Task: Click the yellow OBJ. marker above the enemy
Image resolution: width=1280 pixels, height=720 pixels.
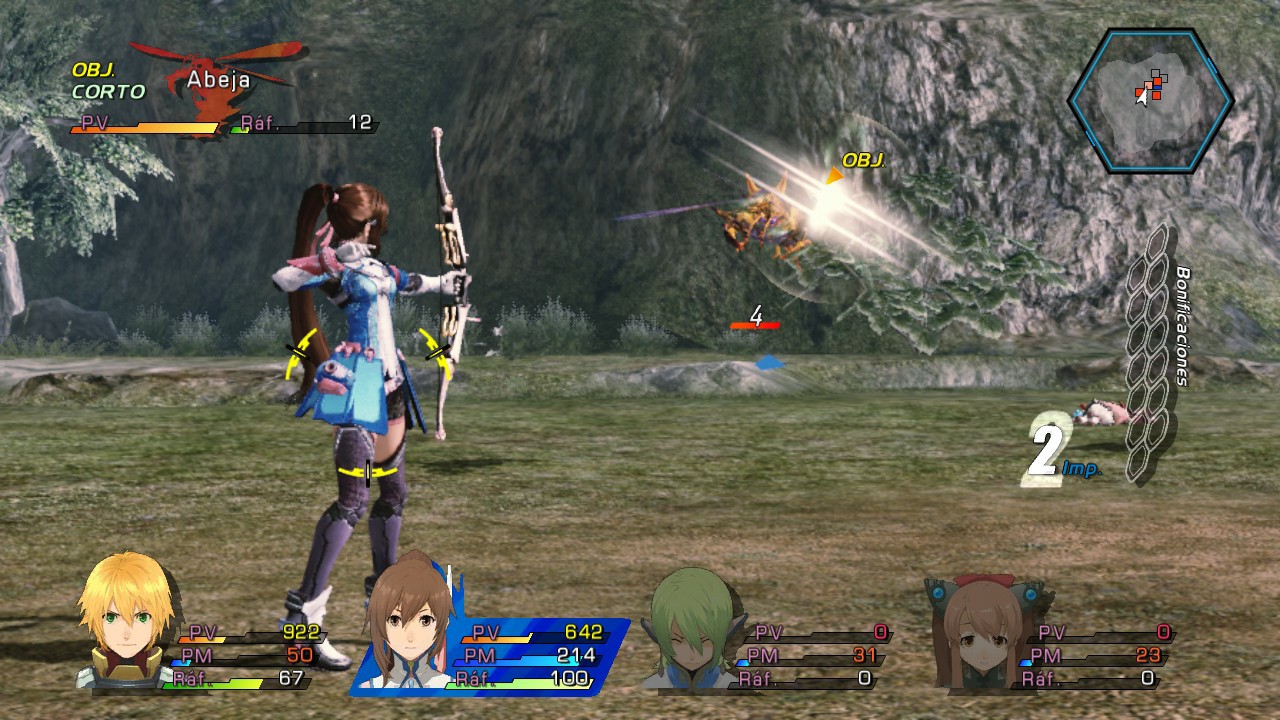Action: [862, 160]
